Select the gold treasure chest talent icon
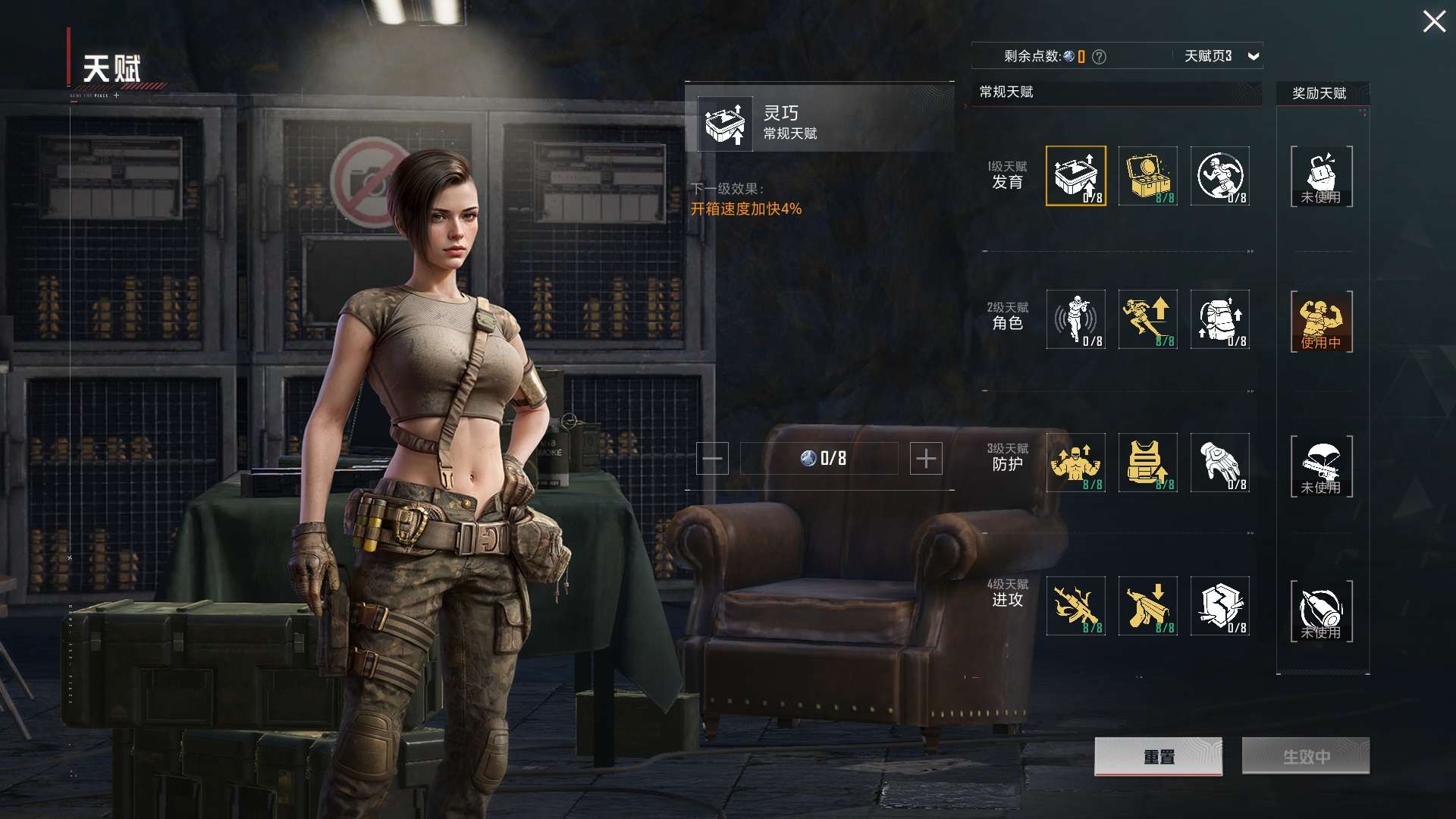The width and height of the screenshot is (1456, 819). (x=1148, y=176)
